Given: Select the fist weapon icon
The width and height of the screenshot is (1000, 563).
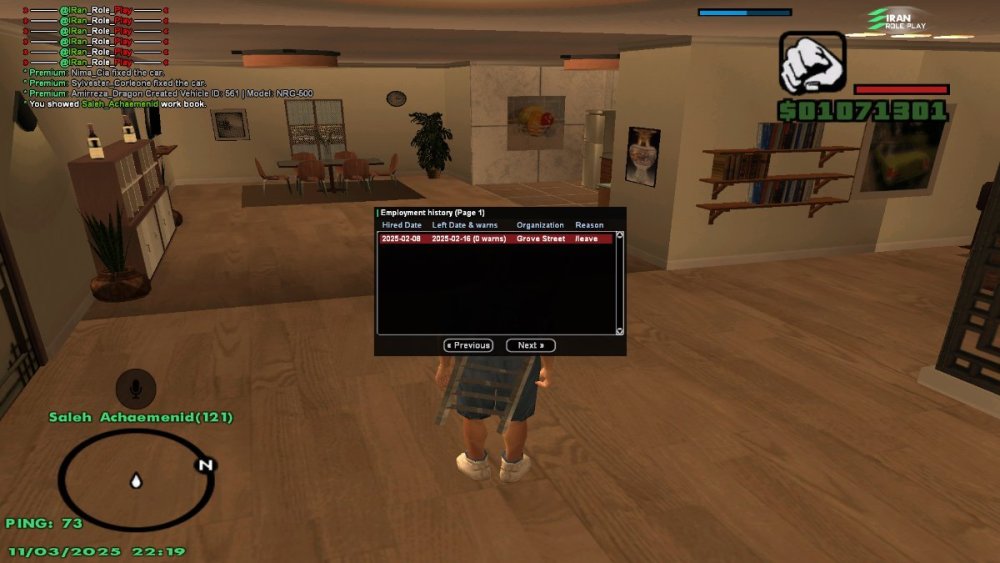Looking at the screenshot, I should [x=812, y=63].
